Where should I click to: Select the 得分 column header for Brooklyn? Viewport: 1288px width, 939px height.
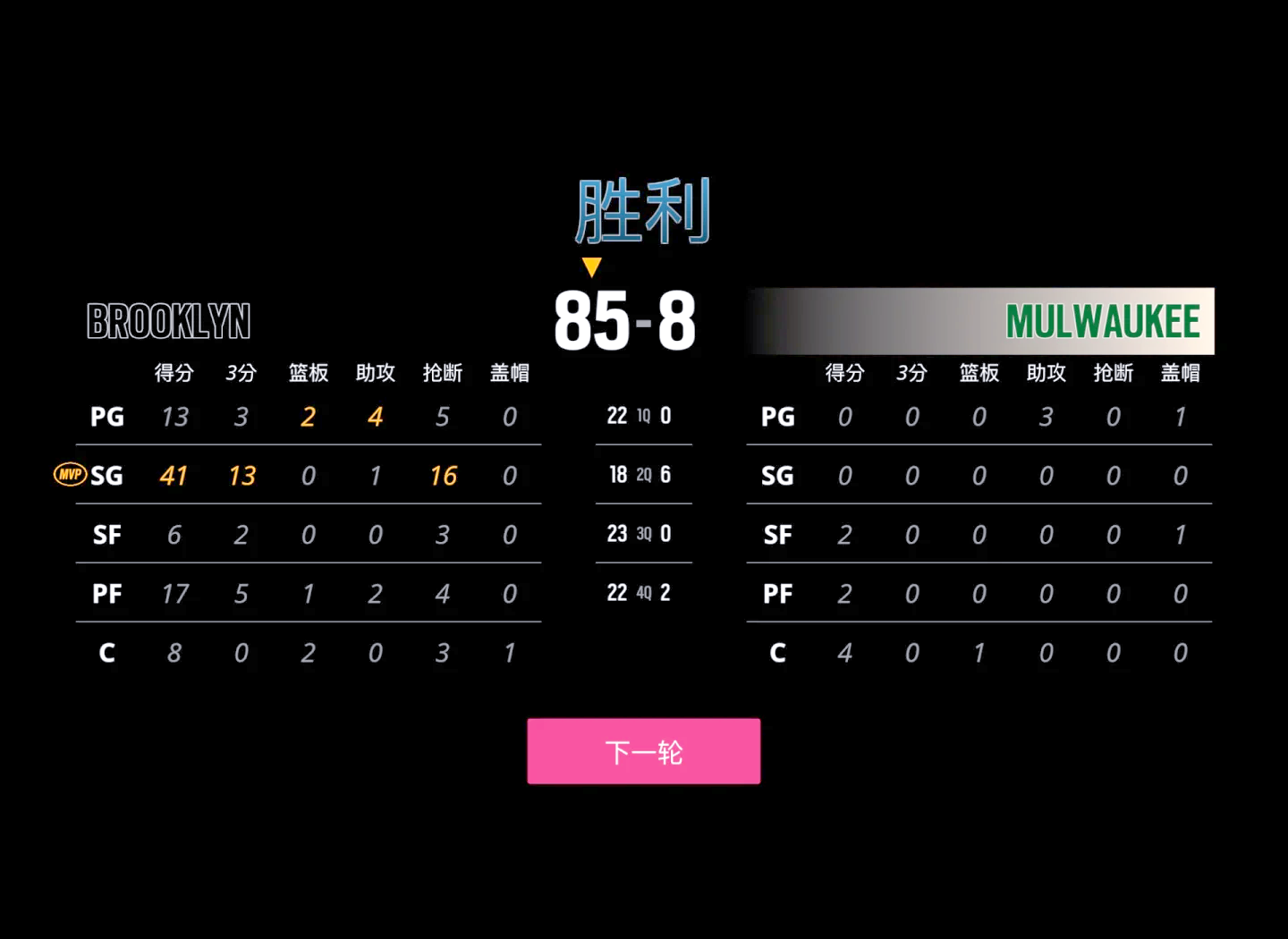tap(174, 374)
